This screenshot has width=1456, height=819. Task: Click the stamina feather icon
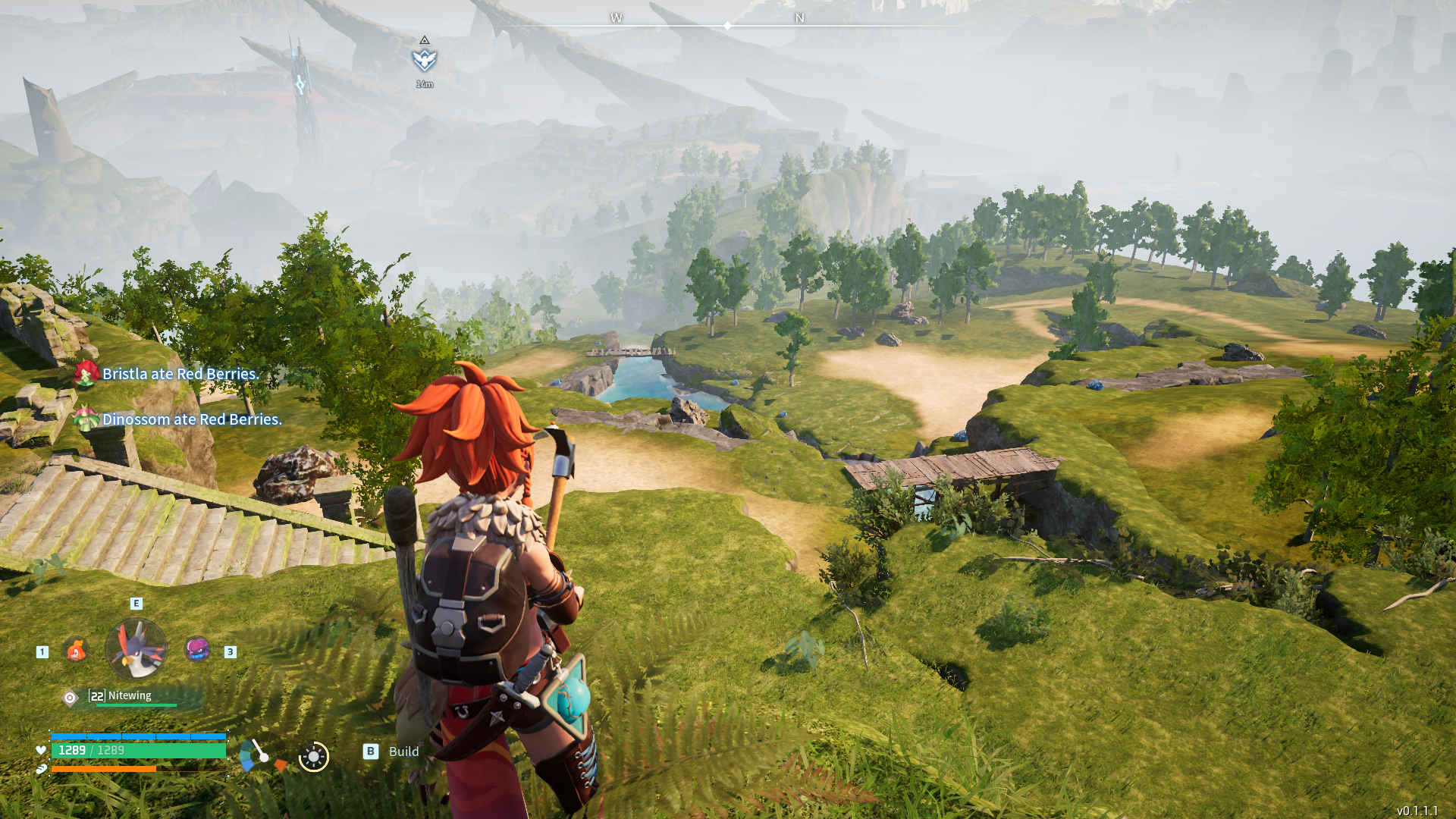pyautogui.click(x=41, y=770)
